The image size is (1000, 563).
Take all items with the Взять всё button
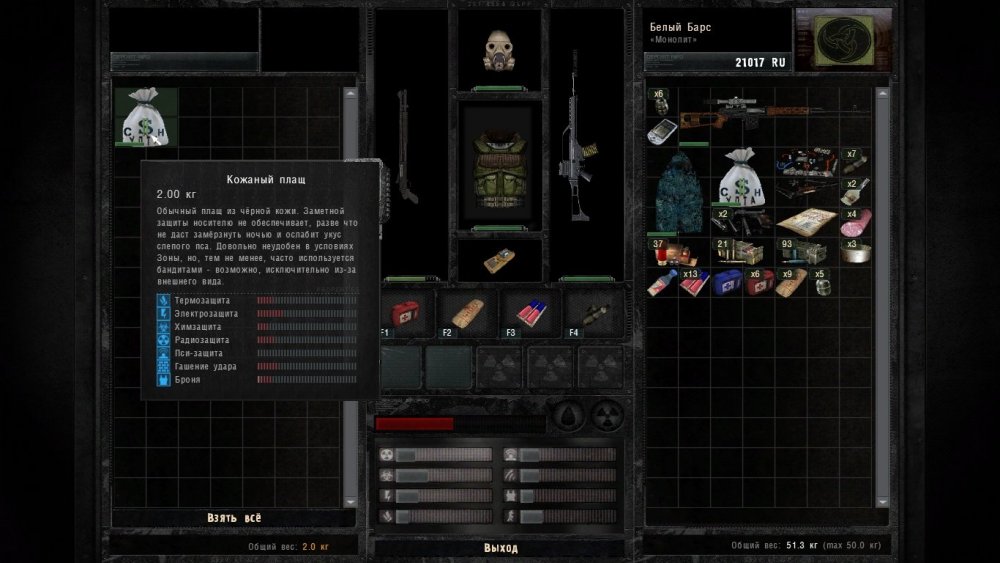point(234,518)
